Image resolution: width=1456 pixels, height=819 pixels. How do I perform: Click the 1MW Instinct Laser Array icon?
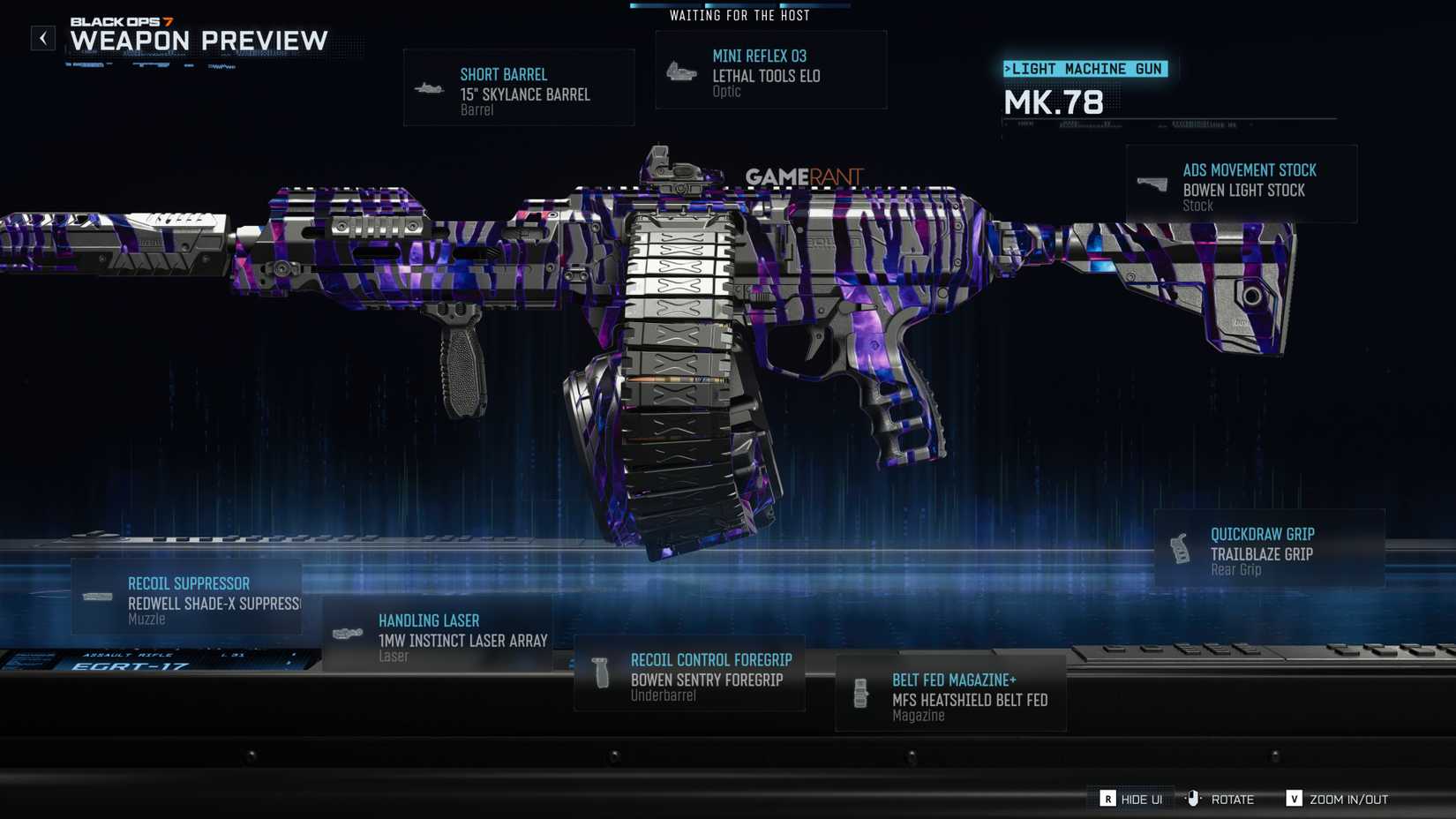[348, 634]
